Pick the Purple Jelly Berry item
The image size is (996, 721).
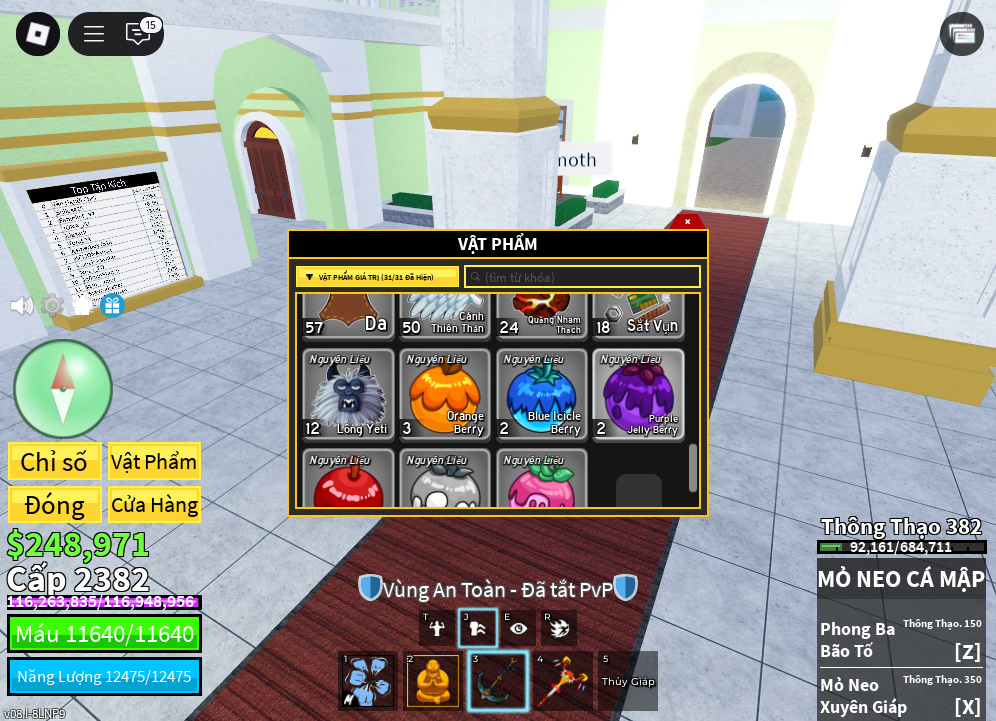click(639, 395)
